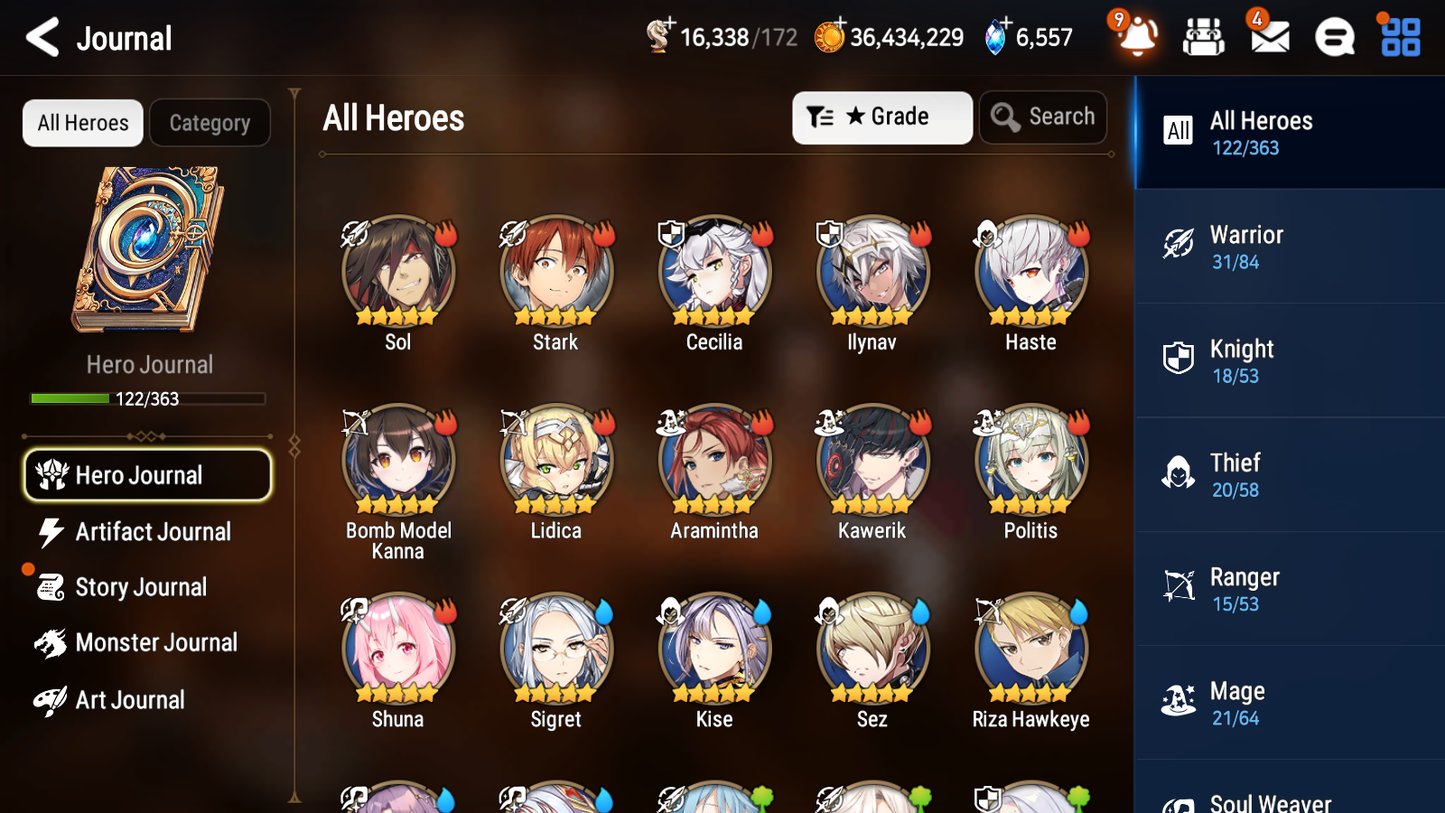The width and height of the screenshot is (1445, 813).
Task: Select the All Heroes toggle on the left
Action: tap(82, 122)
